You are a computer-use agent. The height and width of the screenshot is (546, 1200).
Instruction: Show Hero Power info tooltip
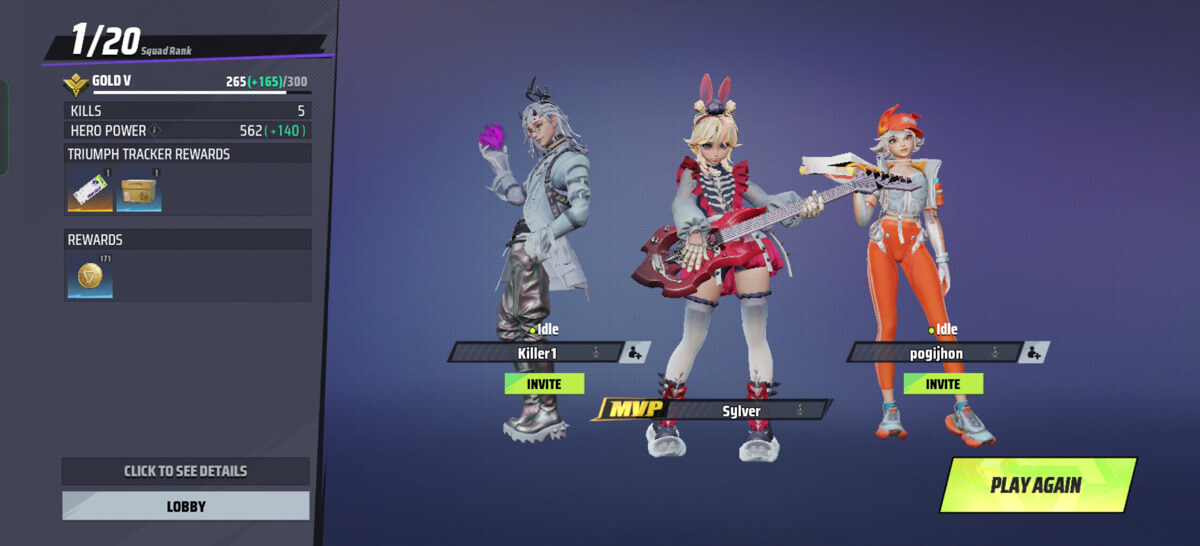tap(155, 131)
